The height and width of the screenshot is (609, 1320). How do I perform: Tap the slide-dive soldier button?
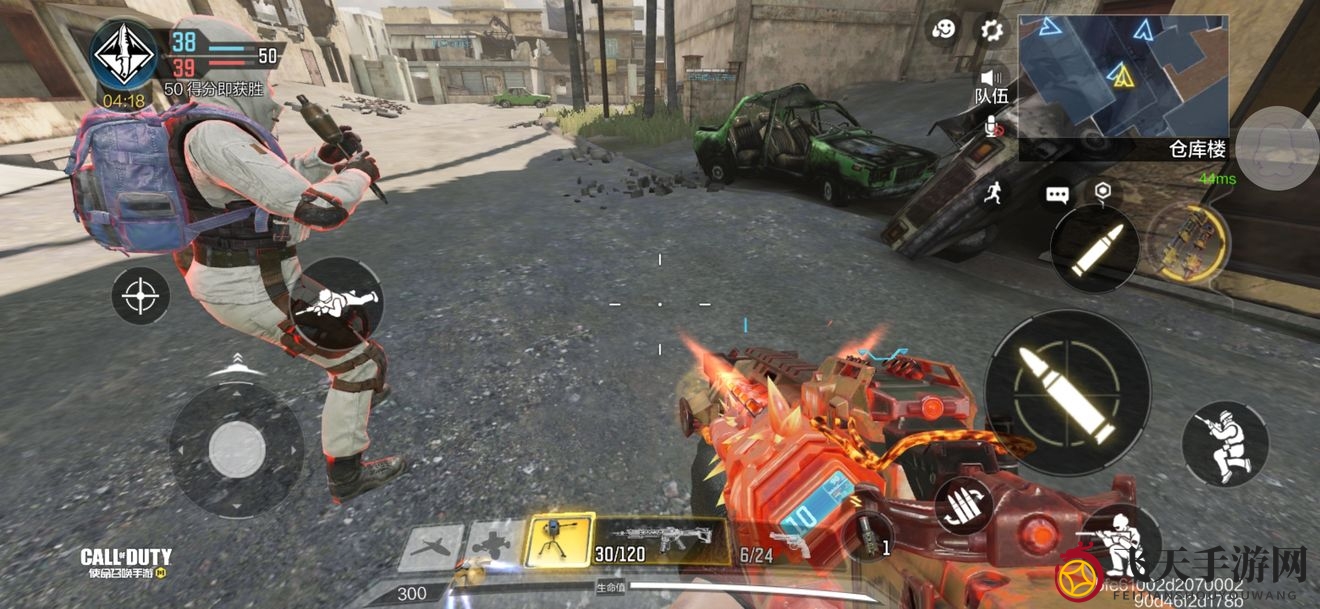pos(335,302)
